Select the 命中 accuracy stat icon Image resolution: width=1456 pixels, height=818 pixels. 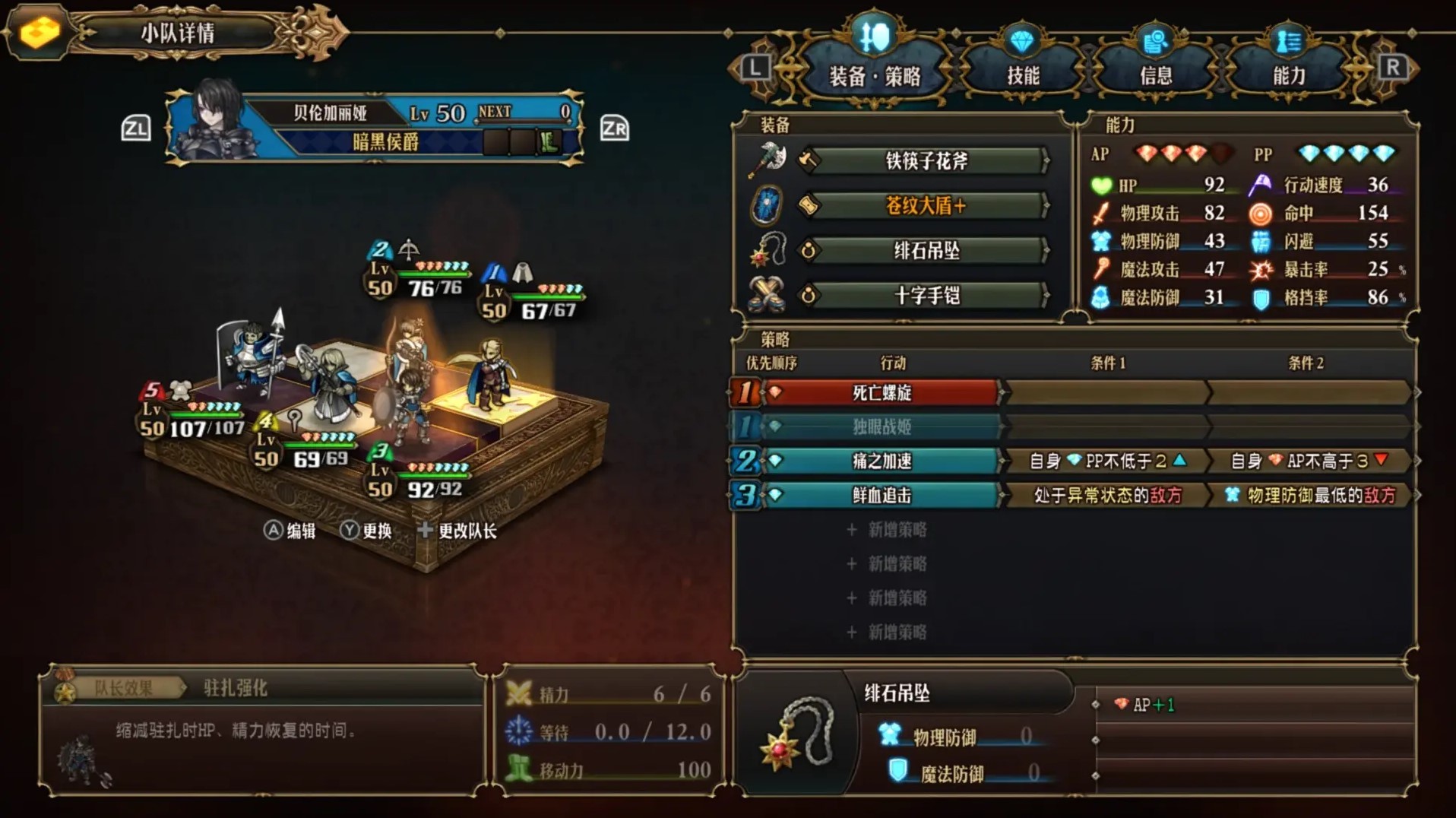tap(1261, 213)
